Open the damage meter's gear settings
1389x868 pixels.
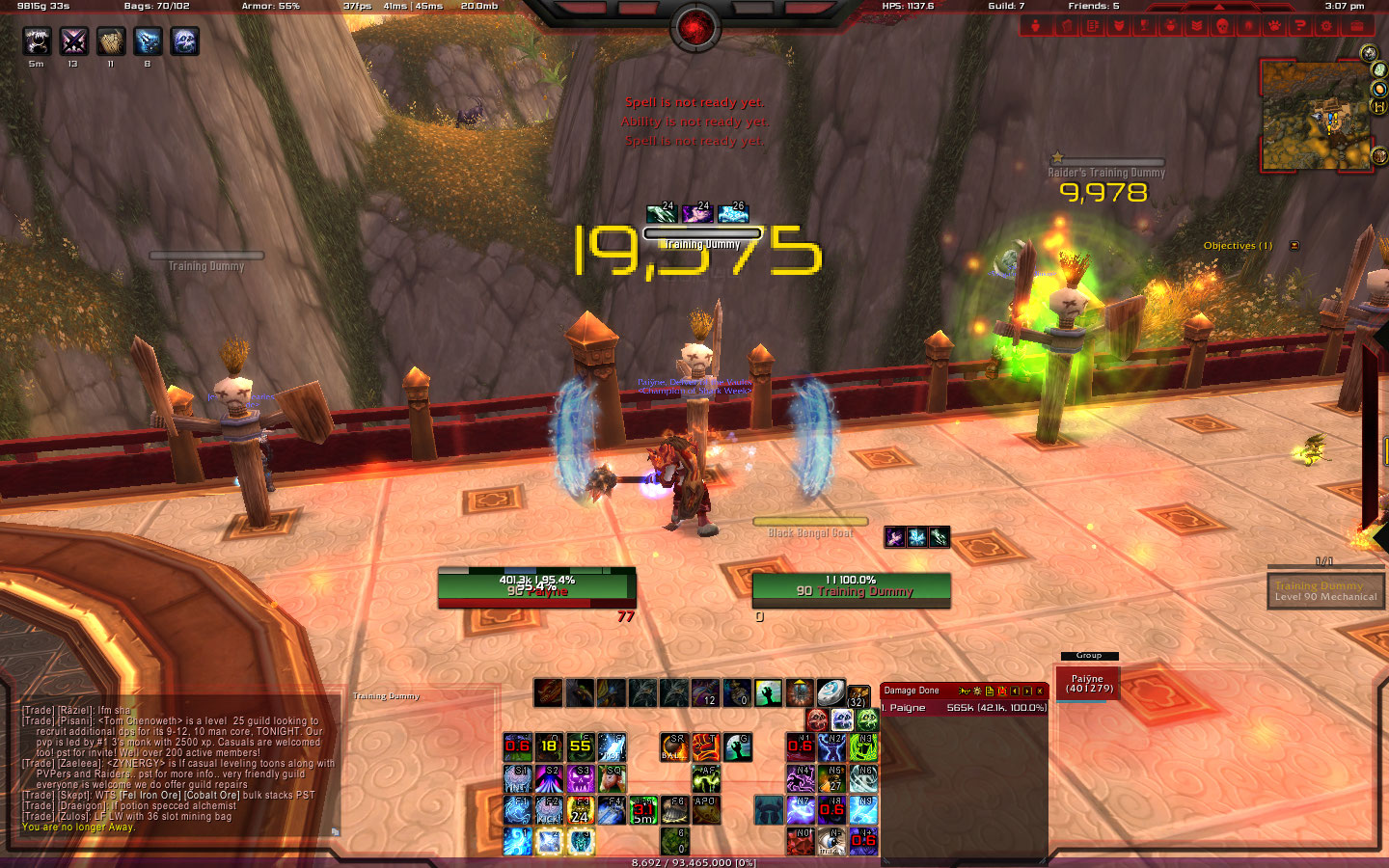click(x=977, y=691)
